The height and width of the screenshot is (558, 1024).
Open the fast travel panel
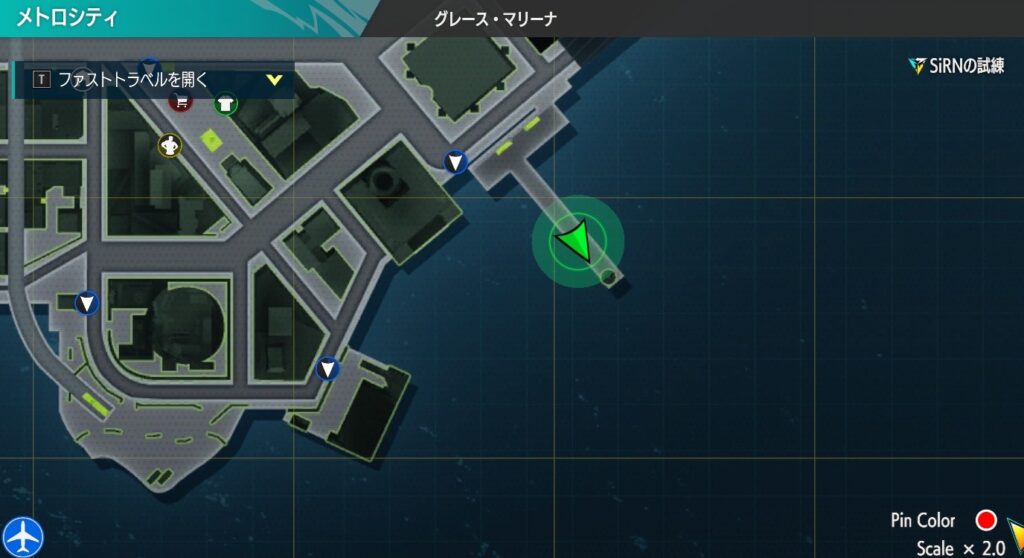tap(154, 80)
